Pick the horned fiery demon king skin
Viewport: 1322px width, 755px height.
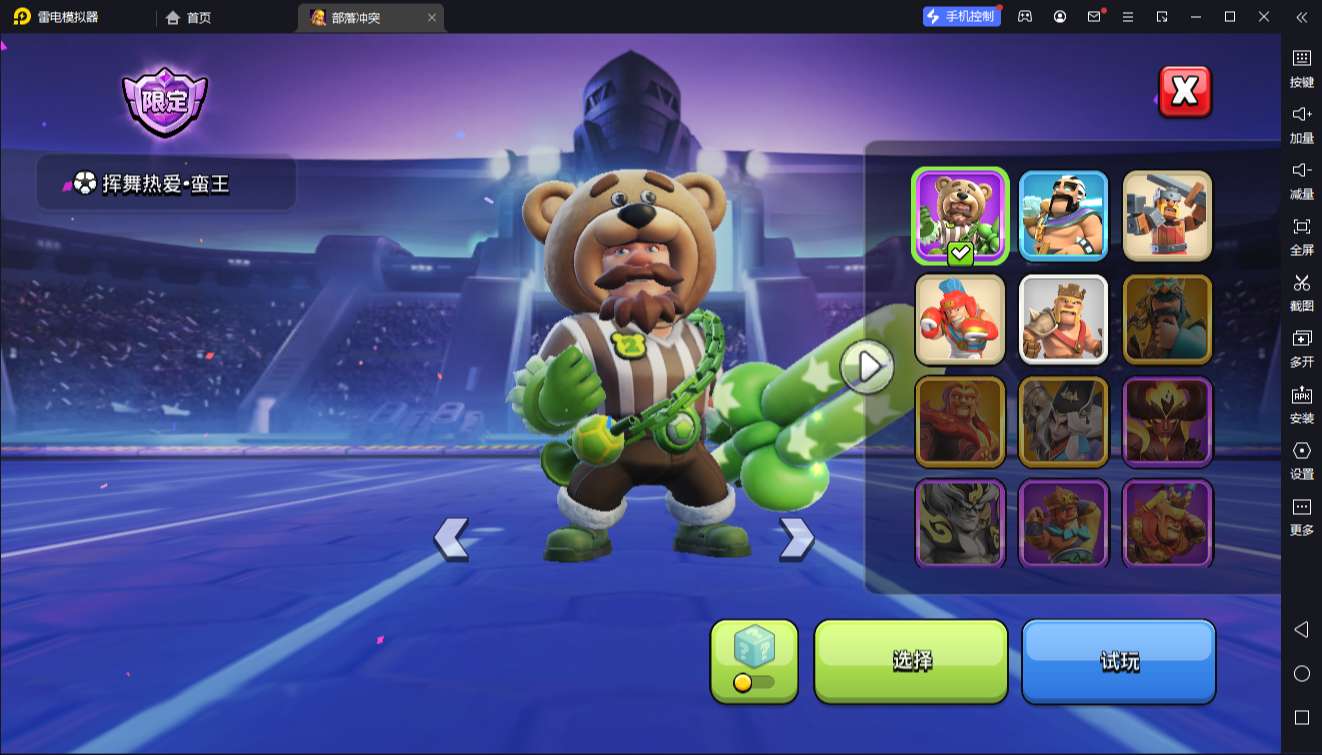click(1167, 422)
